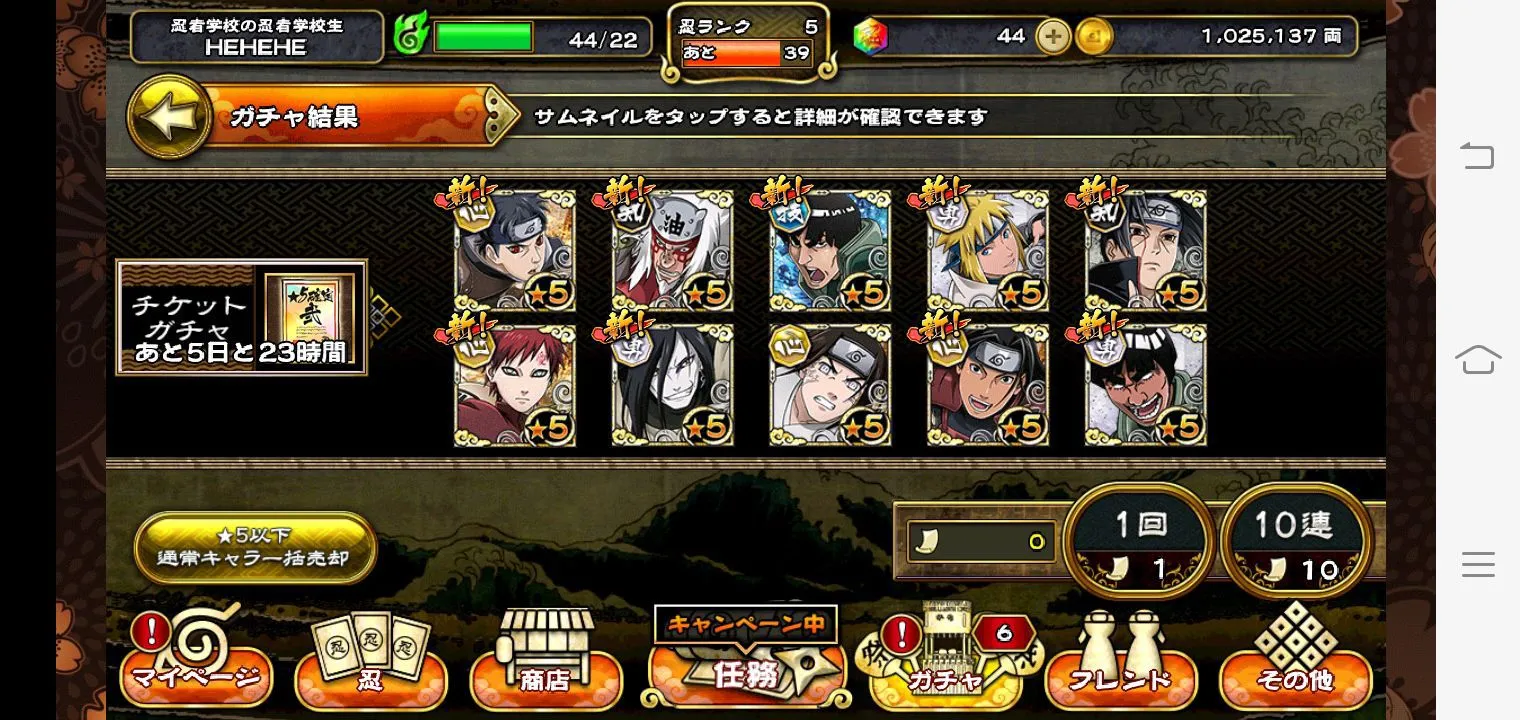The height and width of the screenshot is (720, 1520).
Task: View the blond Minato card details
Action: 988,251
